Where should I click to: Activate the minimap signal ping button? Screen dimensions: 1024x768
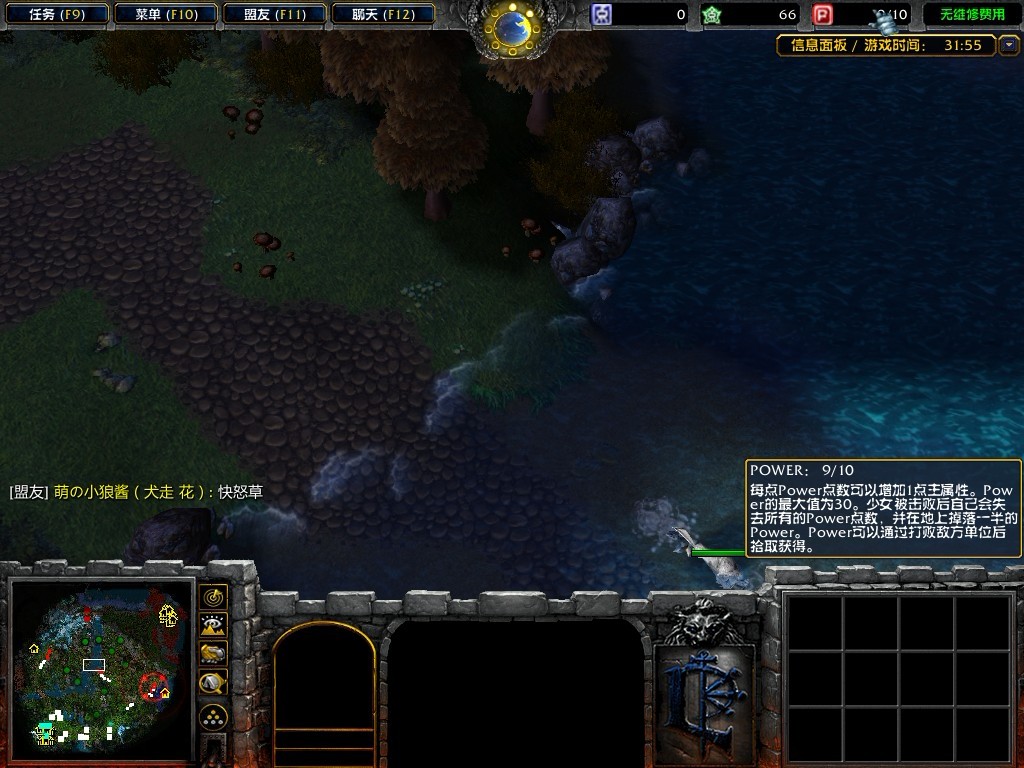click(x=213, y=597)
